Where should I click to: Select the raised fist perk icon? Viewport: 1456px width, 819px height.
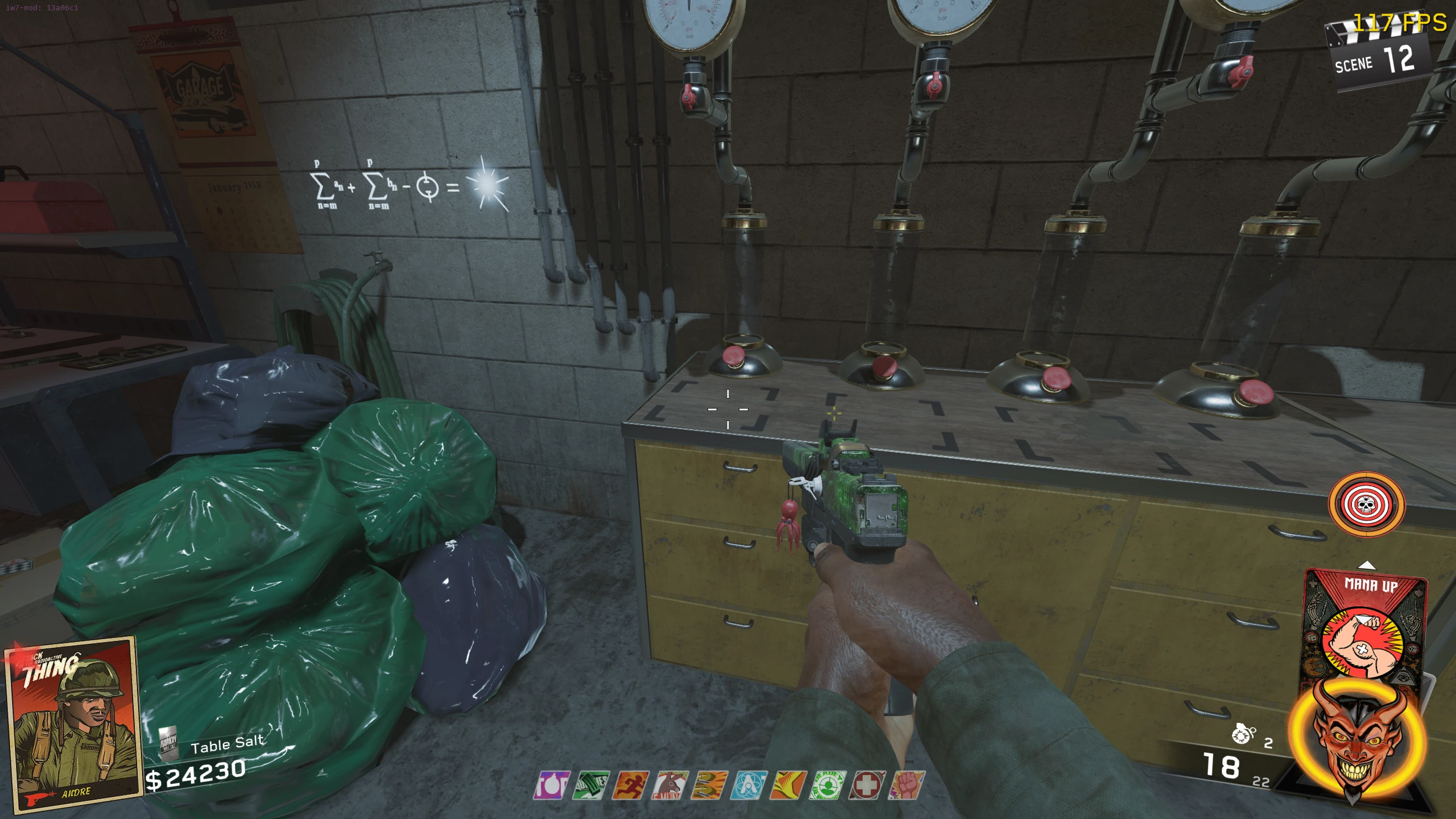(x=907, y=785)
